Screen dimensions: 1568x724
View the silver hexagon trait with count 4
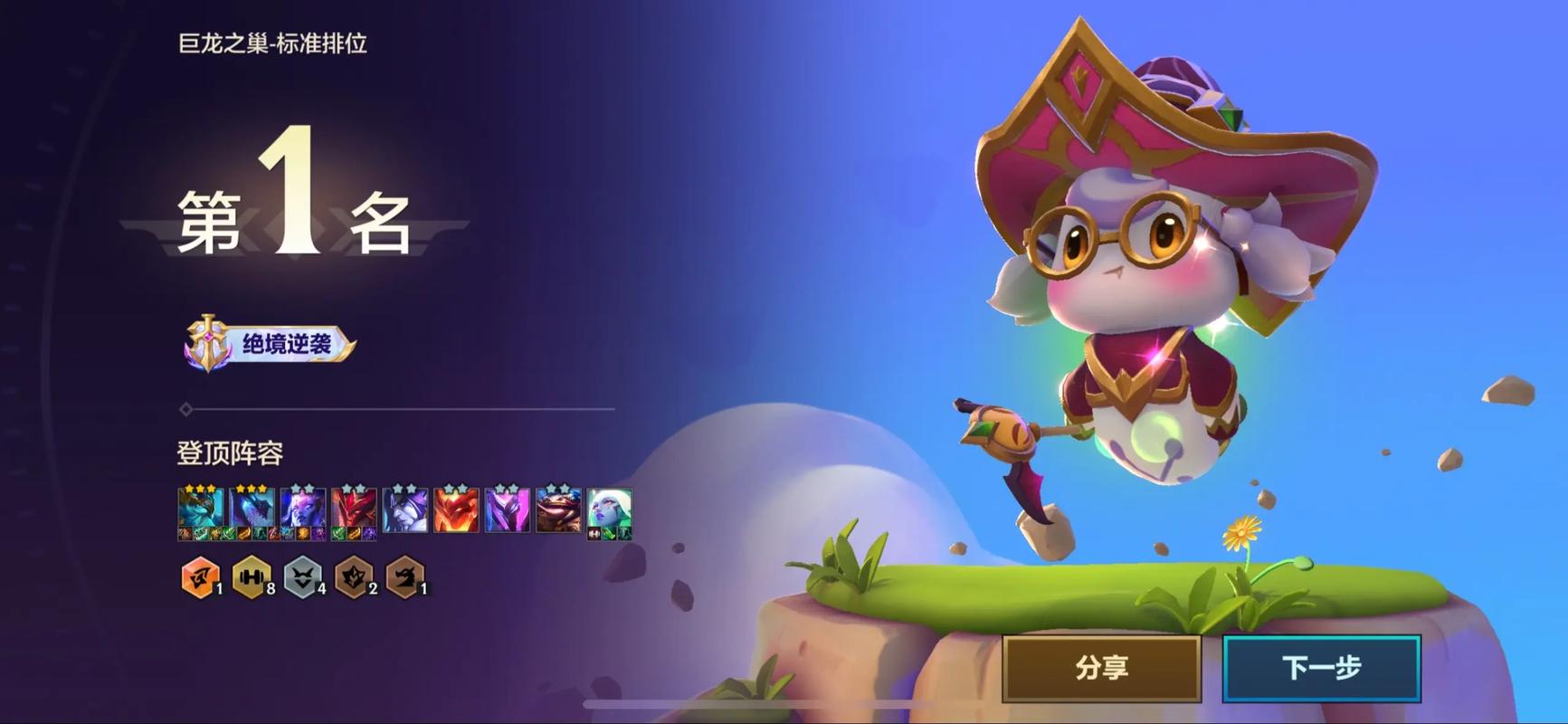tap(303, 576)
